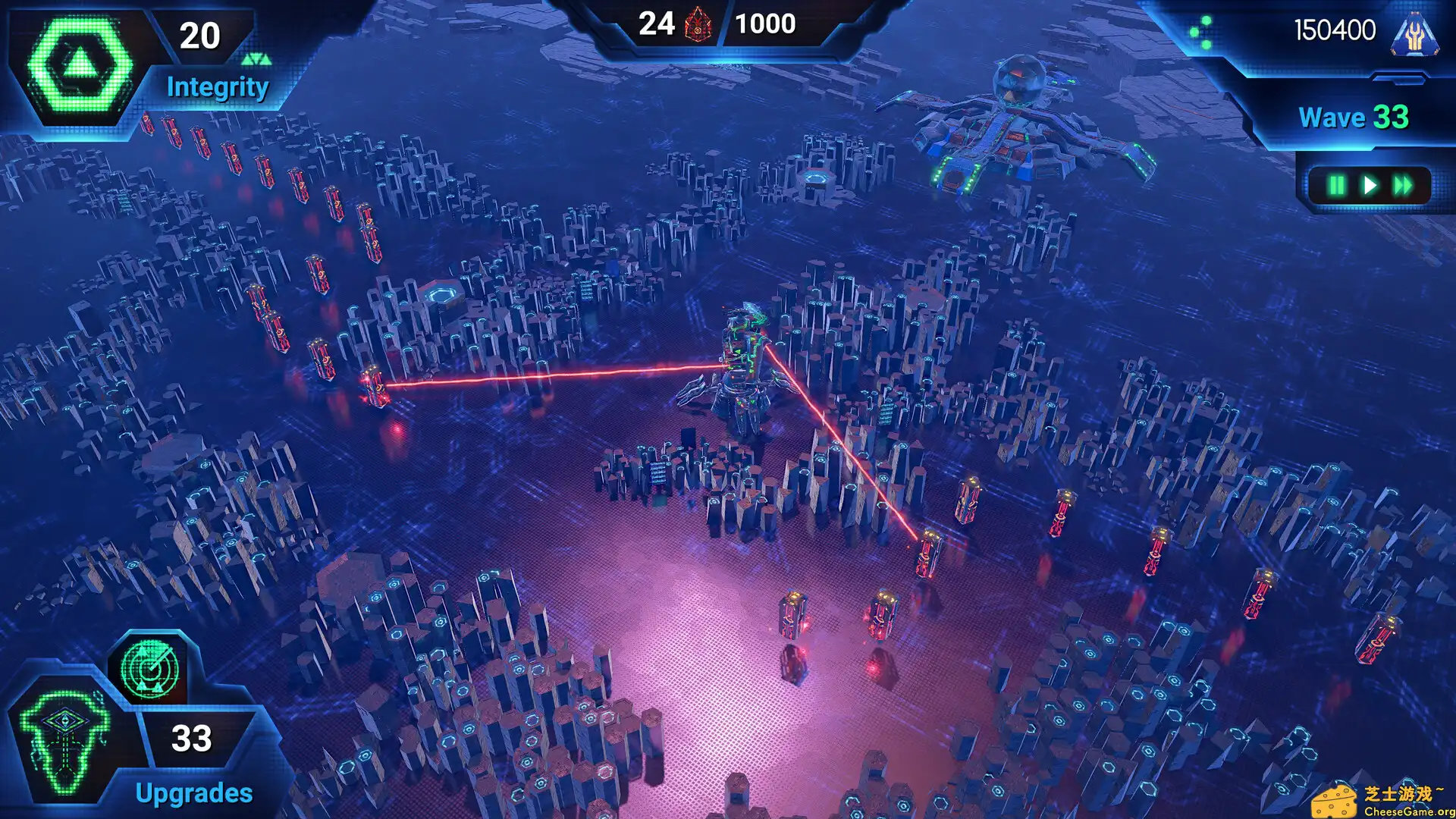
Task: Activate the green radar scan ability
Action: (150, 670)
